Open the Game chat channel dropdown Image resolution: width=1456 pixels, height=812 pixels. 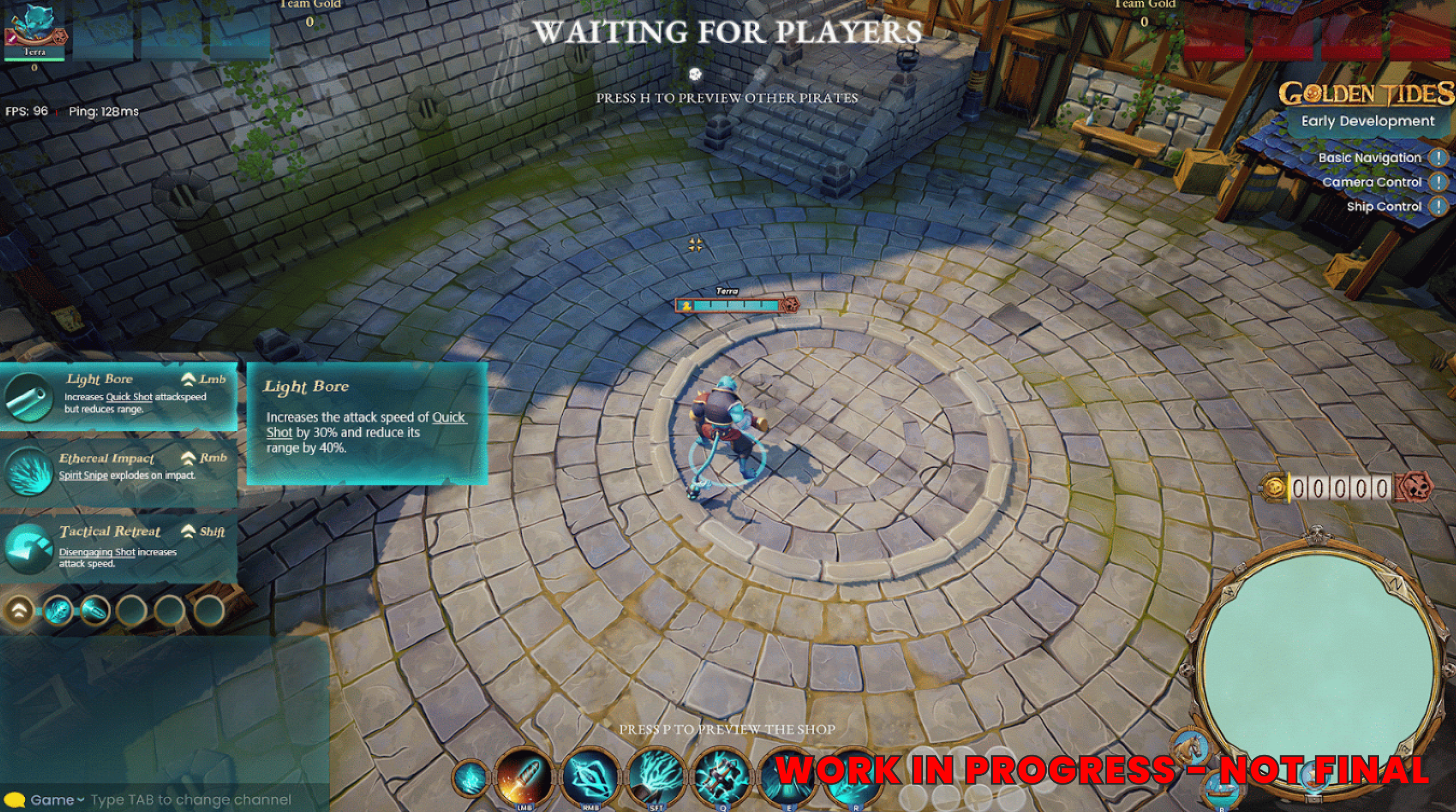pos(57,800)
